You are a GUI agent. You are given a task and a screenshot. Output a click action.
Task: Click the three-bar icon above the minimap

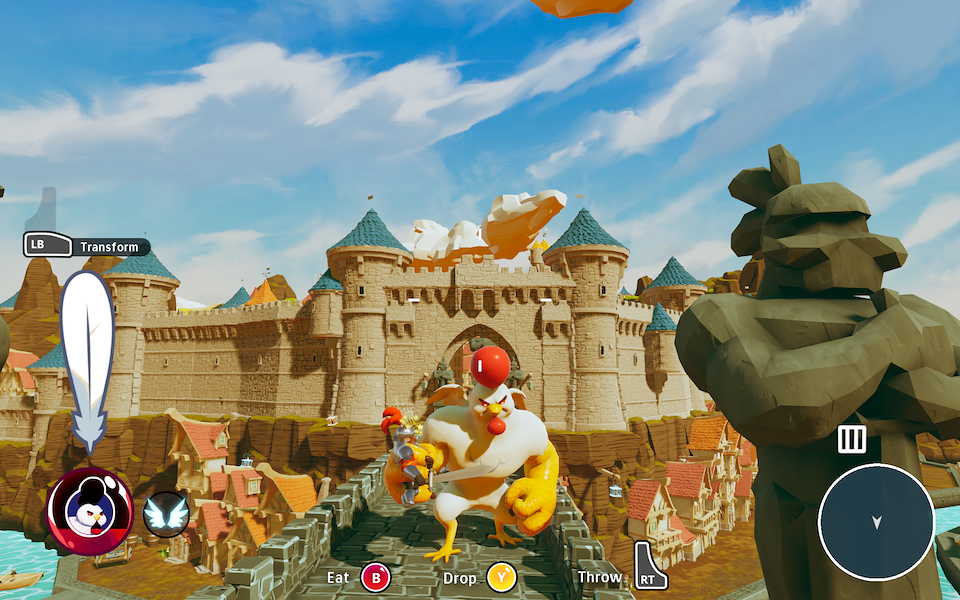pos(851,440)
